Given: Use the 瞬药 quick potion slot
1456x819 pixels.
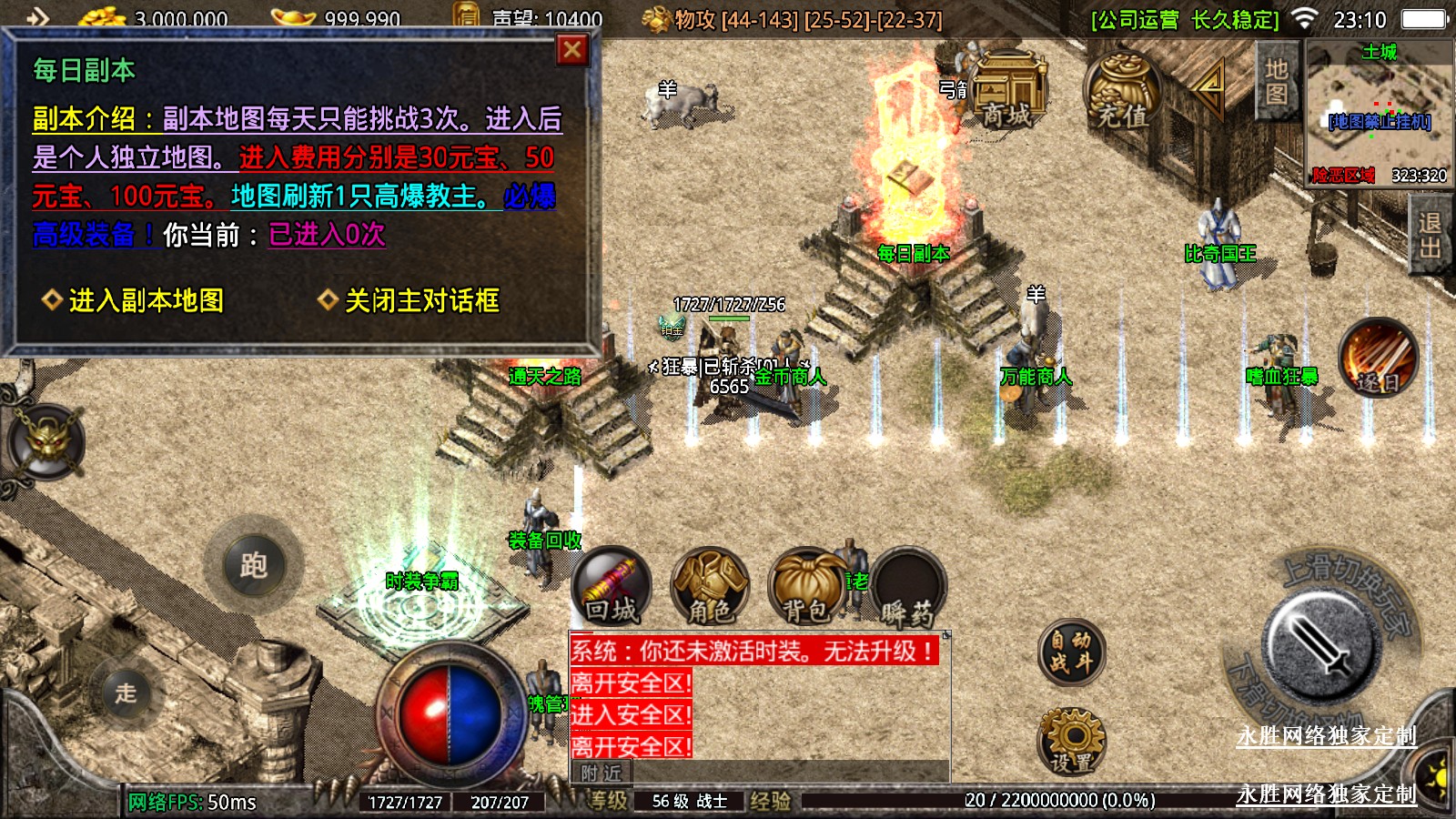Looking at the screenshot, I should 907,589.
